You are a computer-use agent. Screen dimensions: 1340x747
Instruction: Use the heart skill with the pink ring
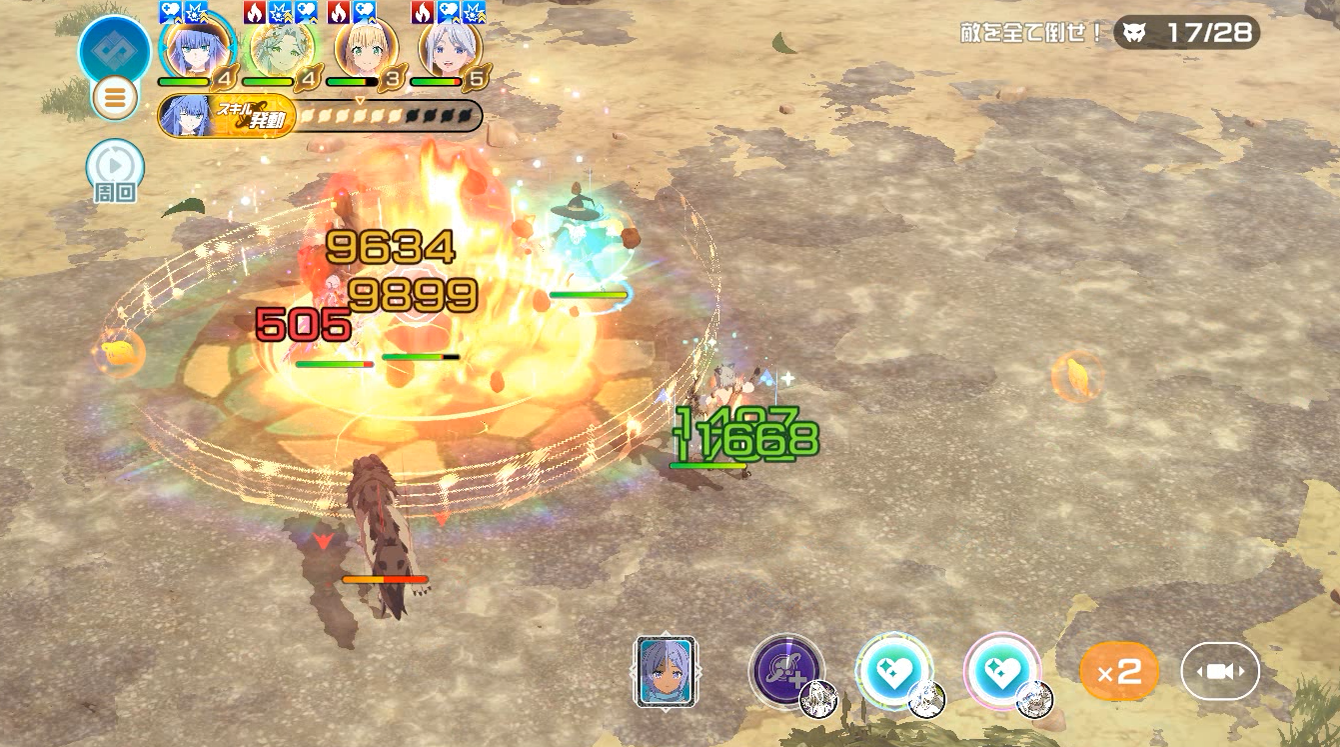[1002, 671]
